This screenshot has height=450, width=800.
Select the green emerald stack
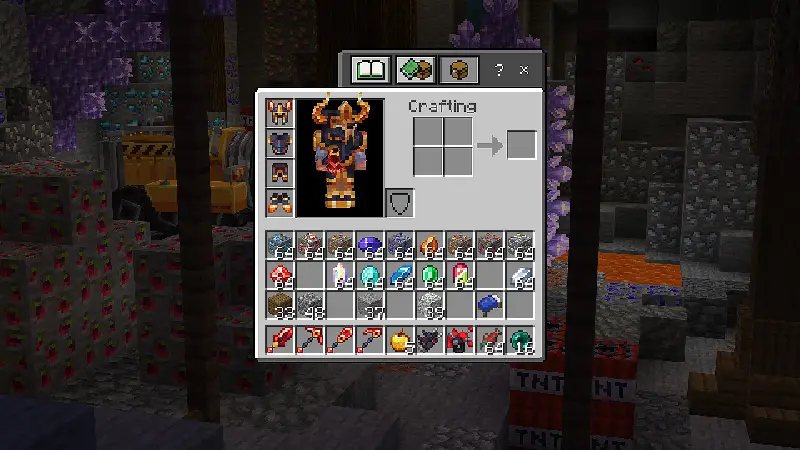tap(431, 274)
